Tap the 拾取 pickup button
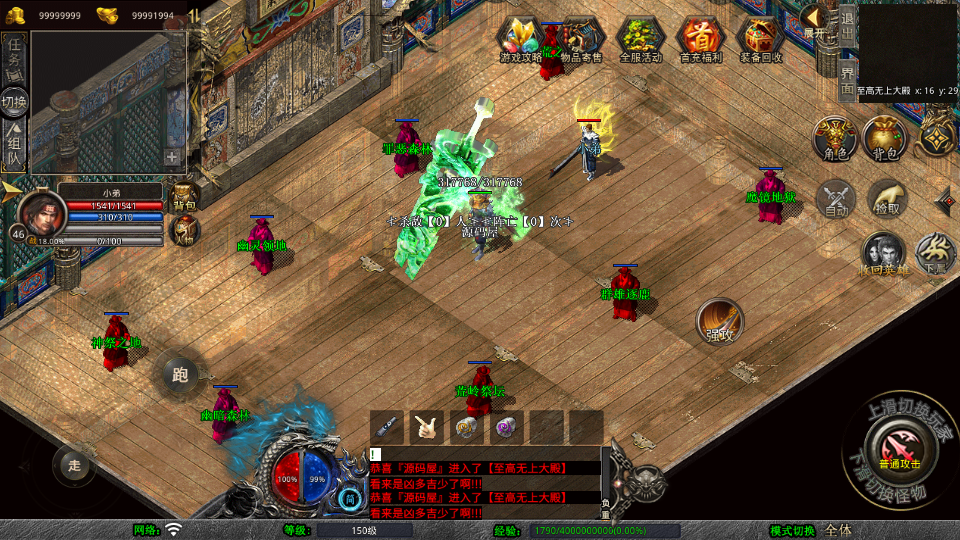 coord(887,199)
